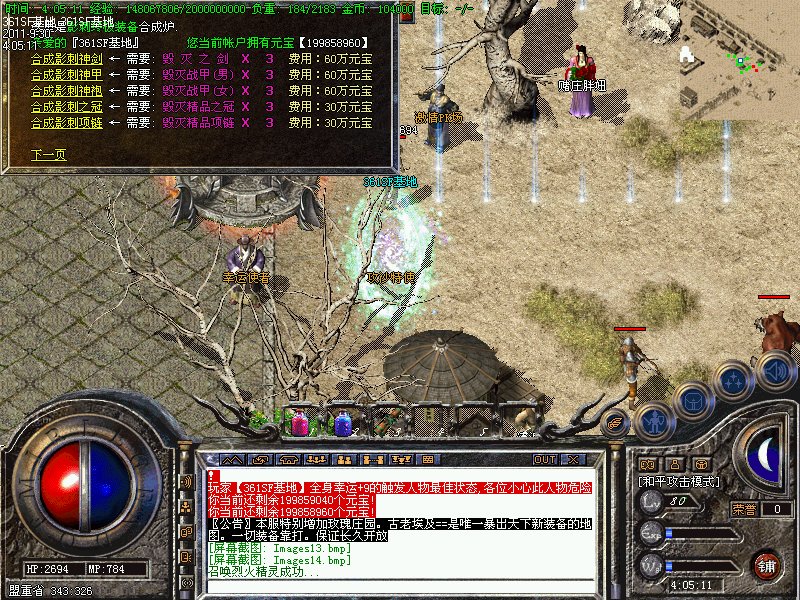
Task: Use the blue potion in belt slot
Action: 343,422
